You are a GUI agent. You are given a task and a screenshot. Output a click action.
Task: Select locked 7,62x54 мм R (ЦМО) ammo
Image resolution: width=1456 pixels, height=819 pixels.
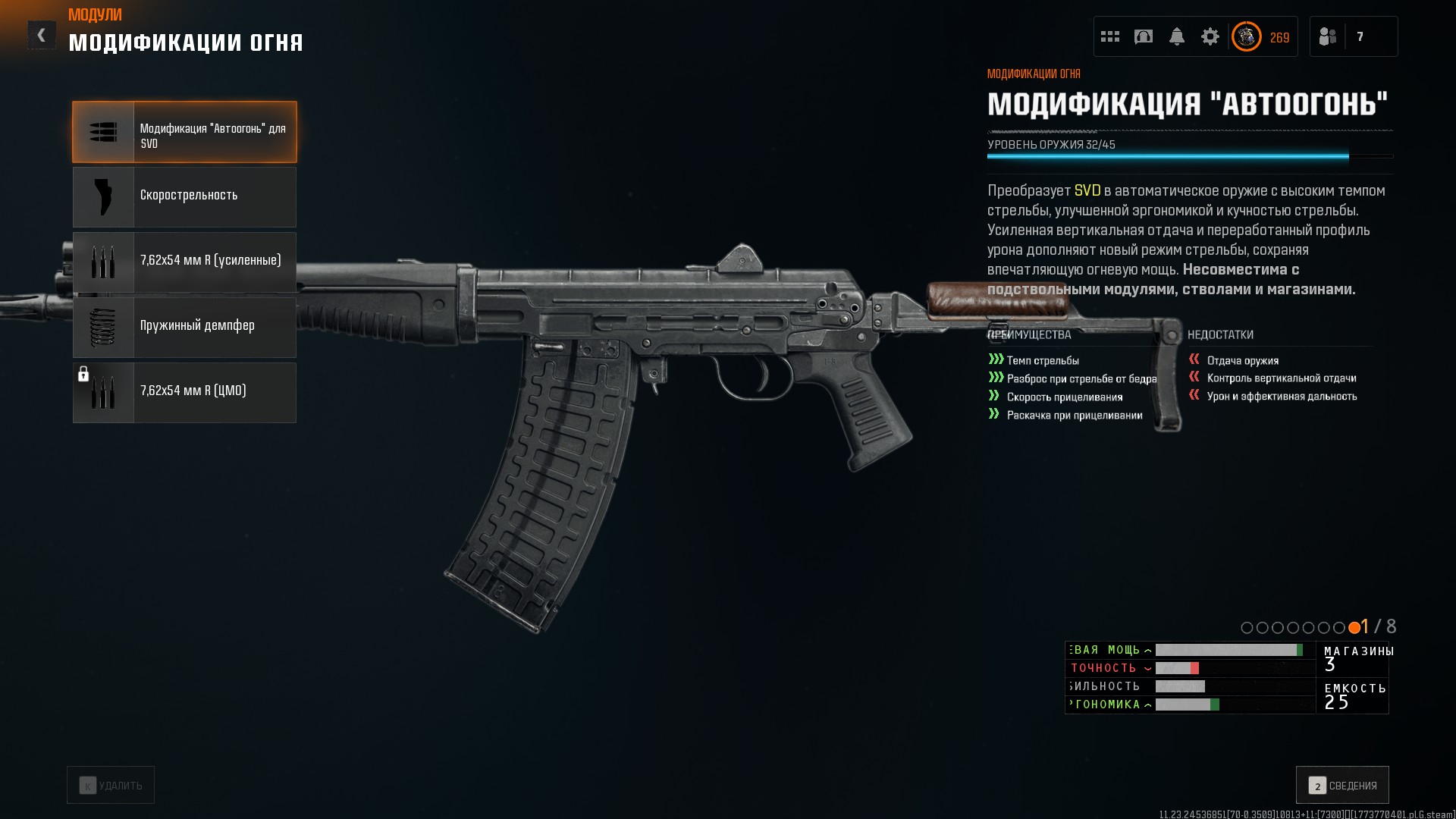(184, 392)
